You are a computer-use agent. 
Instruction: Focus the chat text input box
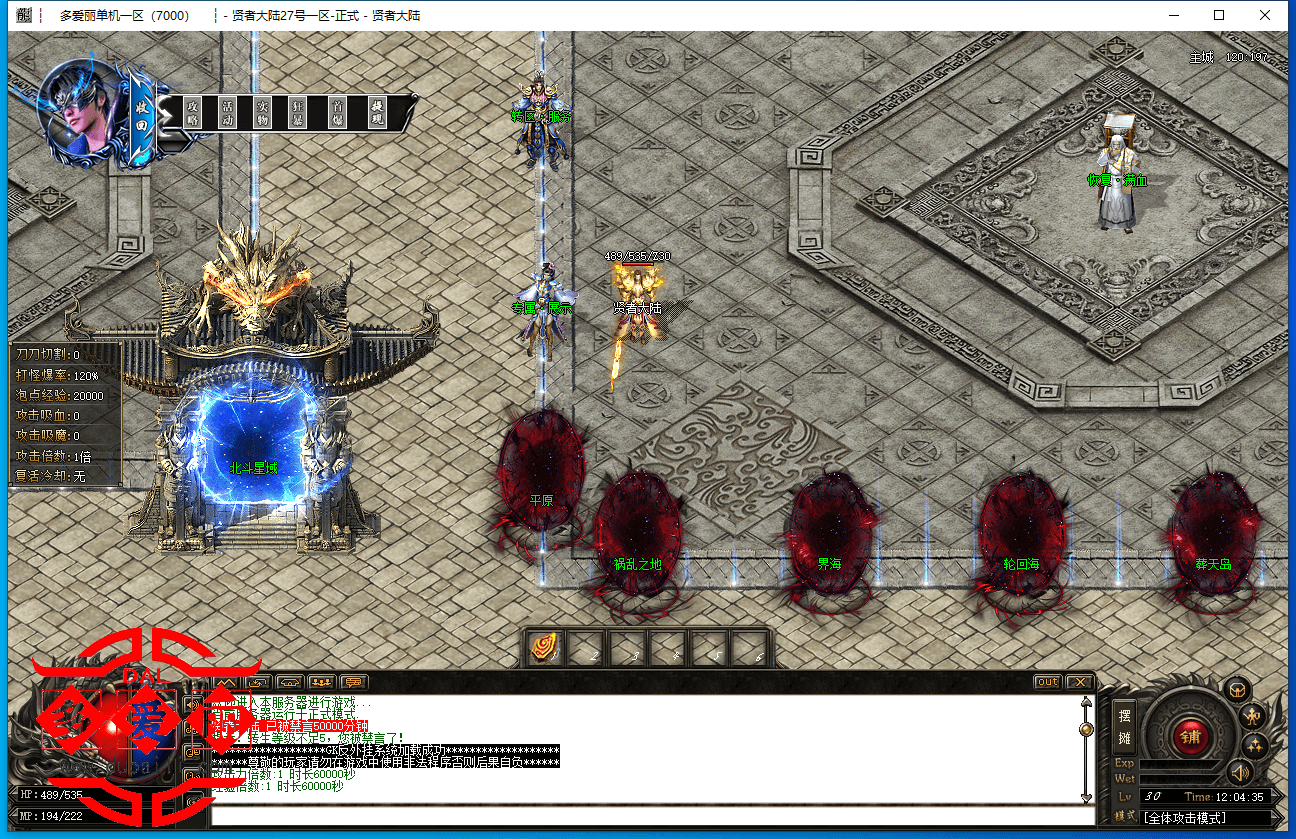(650, 815)
